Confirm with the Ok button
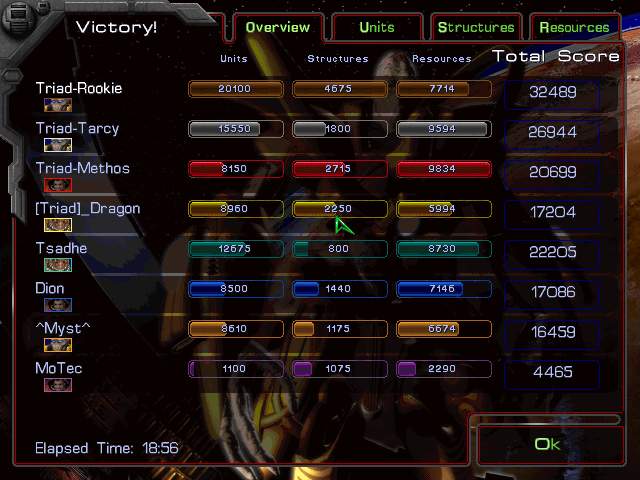The image size is (640, 480). click(548, 444)
